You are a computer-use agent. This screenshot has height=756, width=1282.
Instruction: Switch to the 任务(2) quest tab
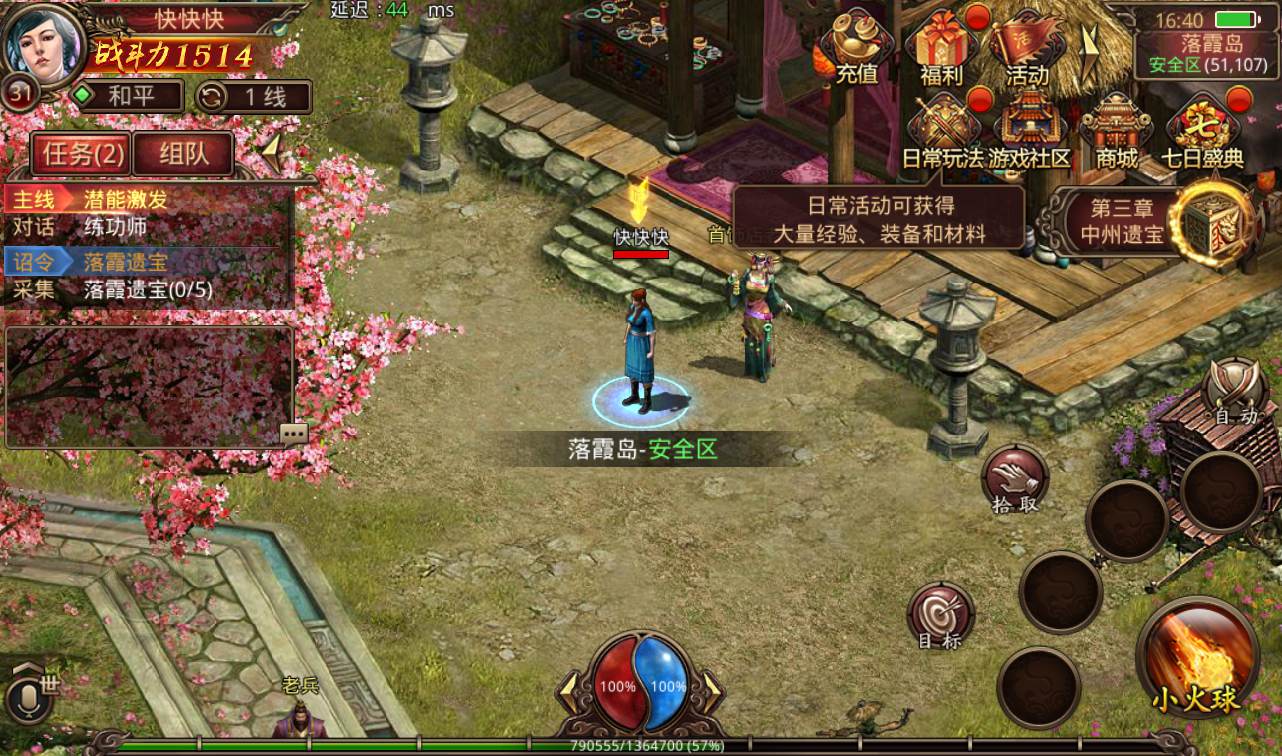pyautogui.click(x=83, y=154)
